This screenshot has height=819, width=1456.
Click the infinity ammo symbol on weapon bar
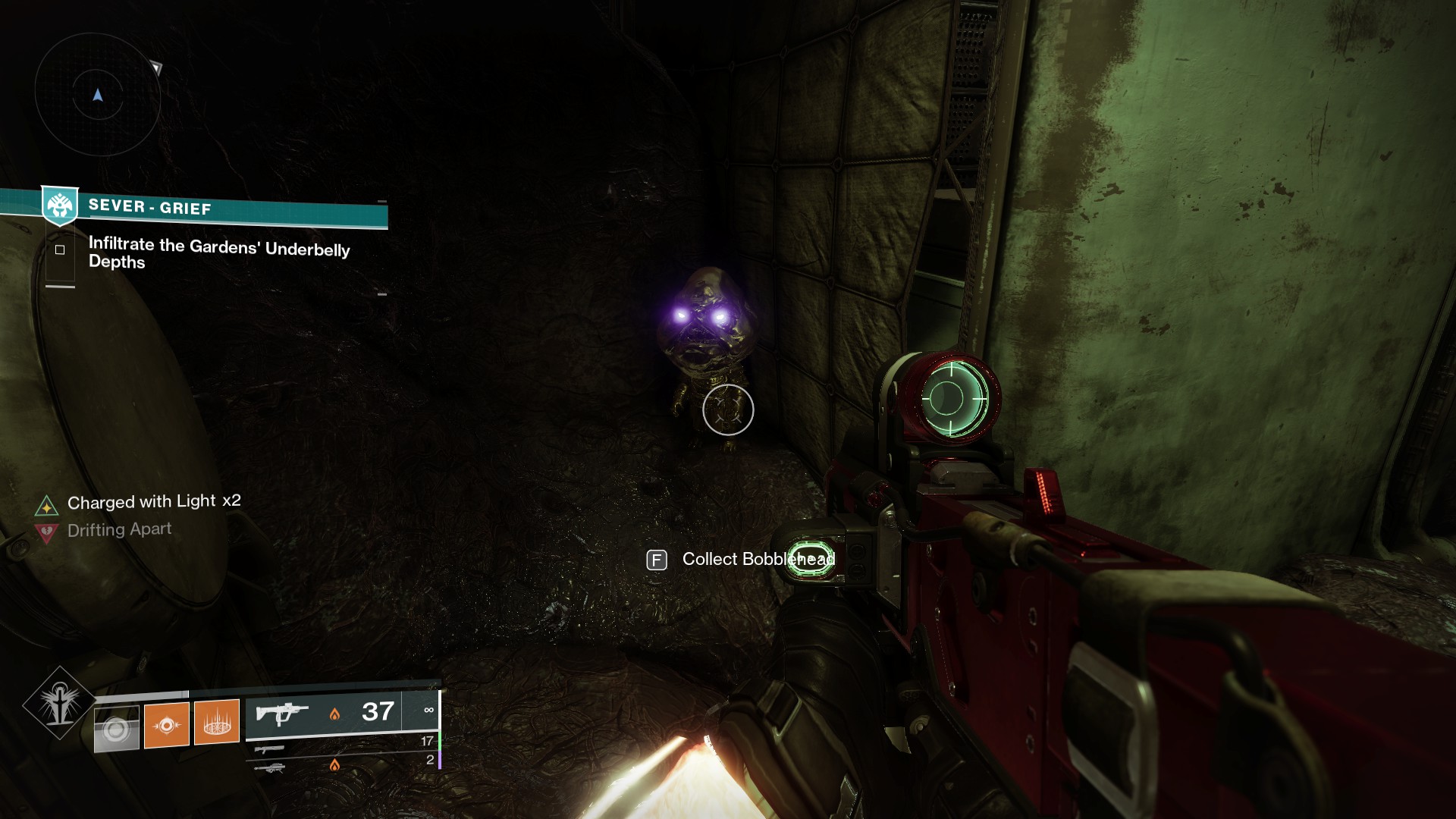[430, 709]
